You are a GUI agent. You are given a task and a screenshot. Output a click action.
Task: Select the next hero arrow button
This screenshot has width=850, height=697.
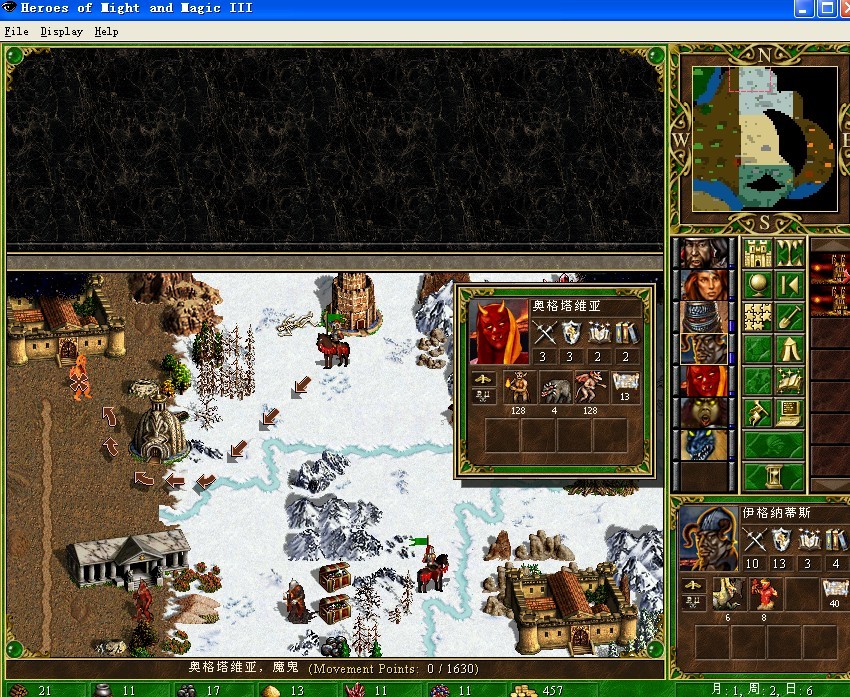coord(789,285)
